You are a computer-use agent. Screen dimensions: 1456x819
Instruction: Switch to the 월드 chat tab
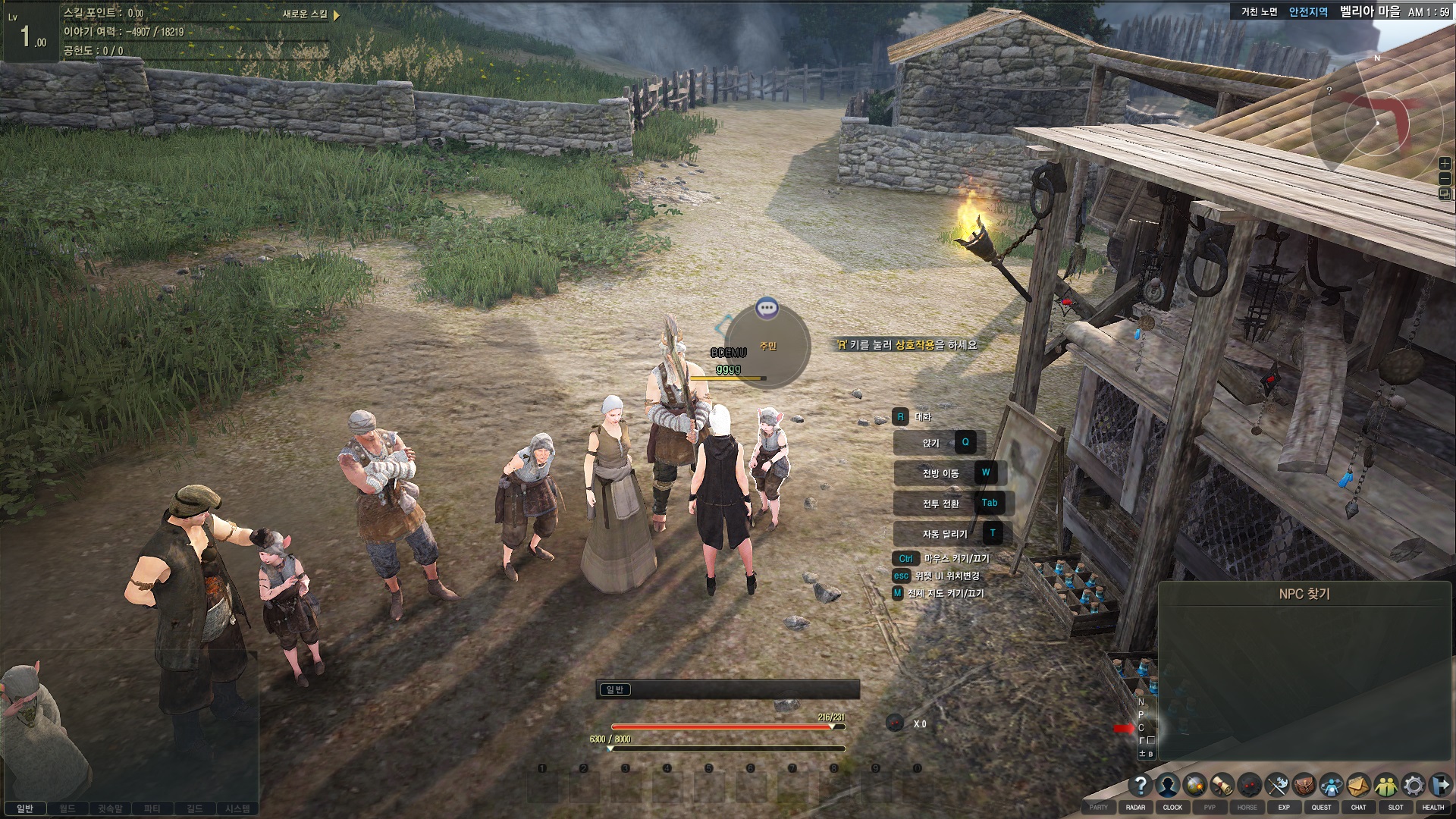pos(67,809)
